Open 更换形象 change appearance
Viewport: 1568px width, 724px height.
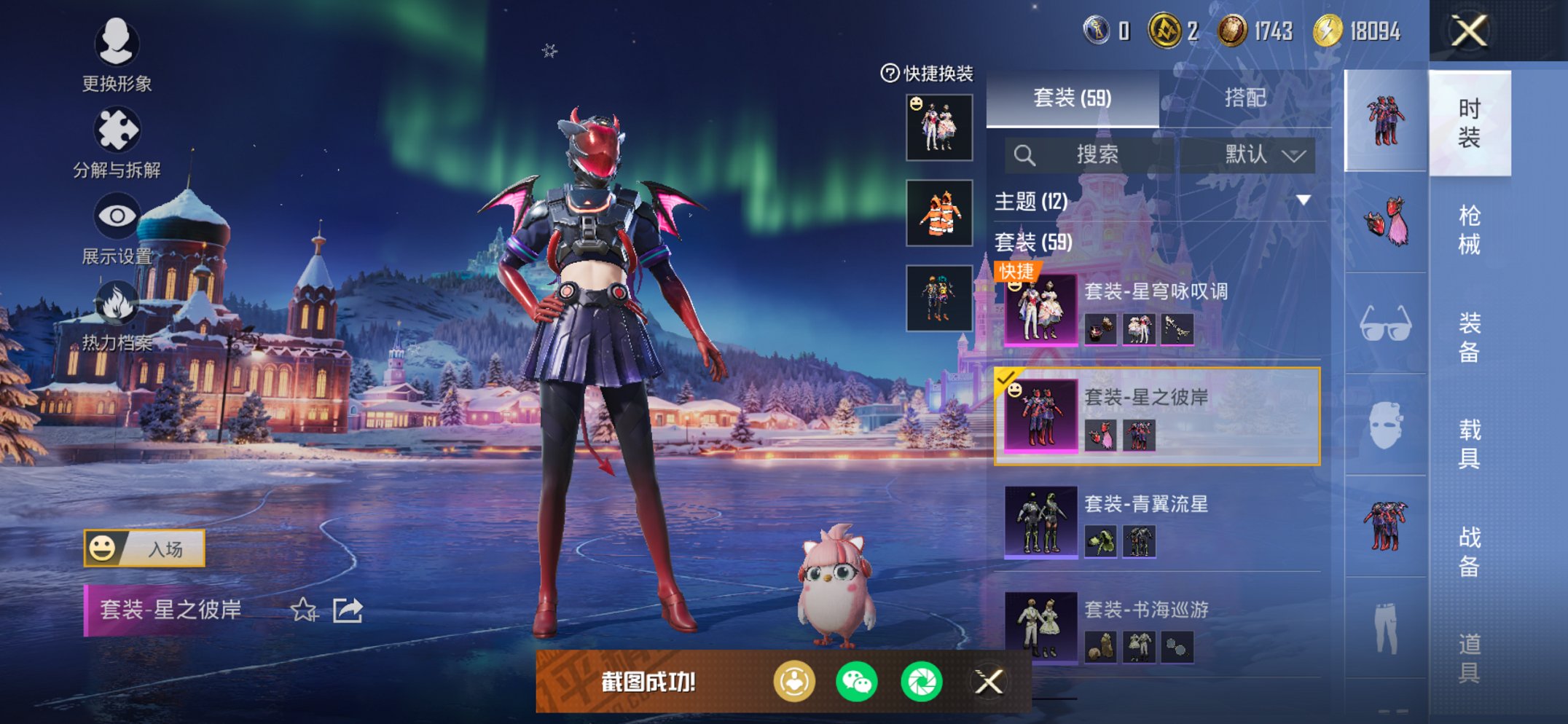click(117, 55)
